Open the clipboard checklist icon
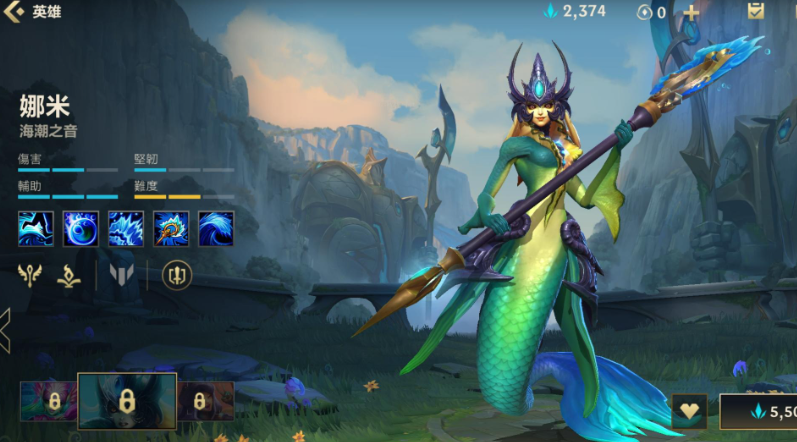The height and width of the screenshot is (442, 797). [x=756, y=12]
